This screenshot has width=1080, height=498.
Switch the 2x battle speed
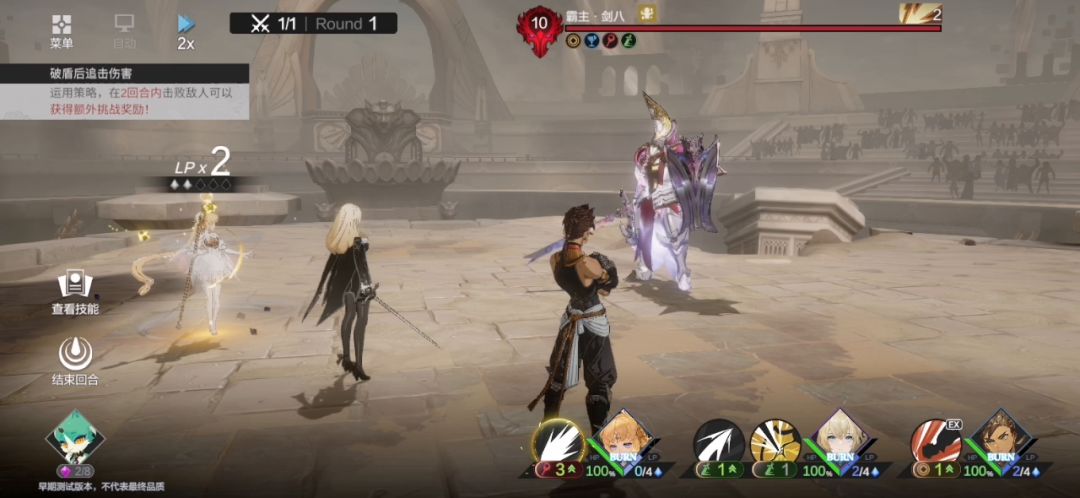(186, 31)
